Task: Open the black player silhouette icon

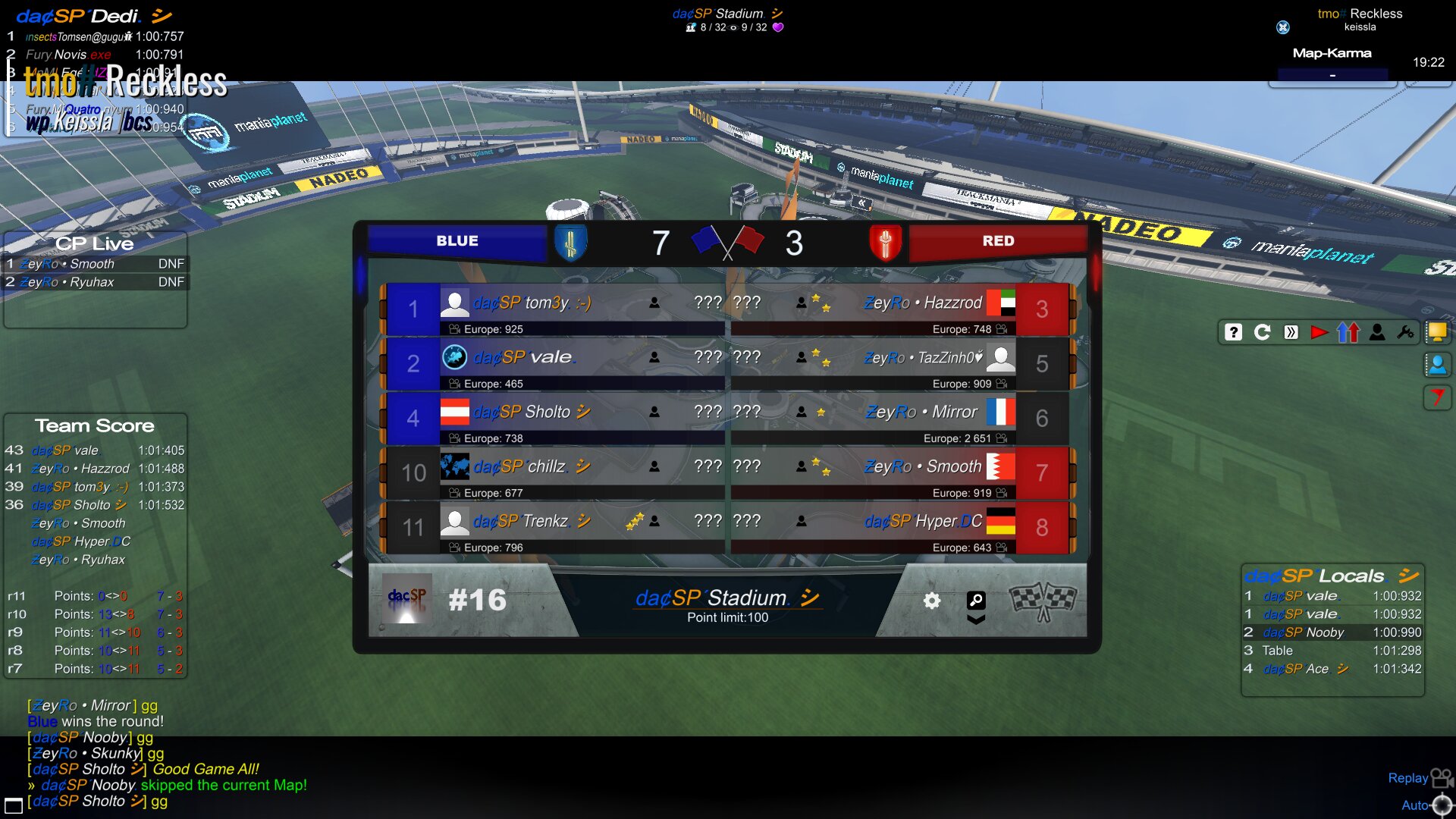Action: (x=1377, y=332)
